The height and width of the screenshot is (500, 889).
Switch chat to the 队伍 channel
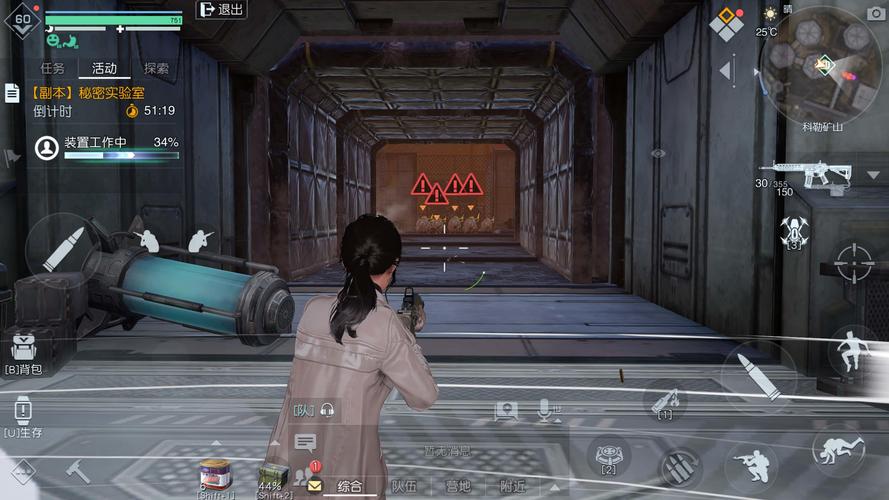pyautogui.click(x=404, y=486)
